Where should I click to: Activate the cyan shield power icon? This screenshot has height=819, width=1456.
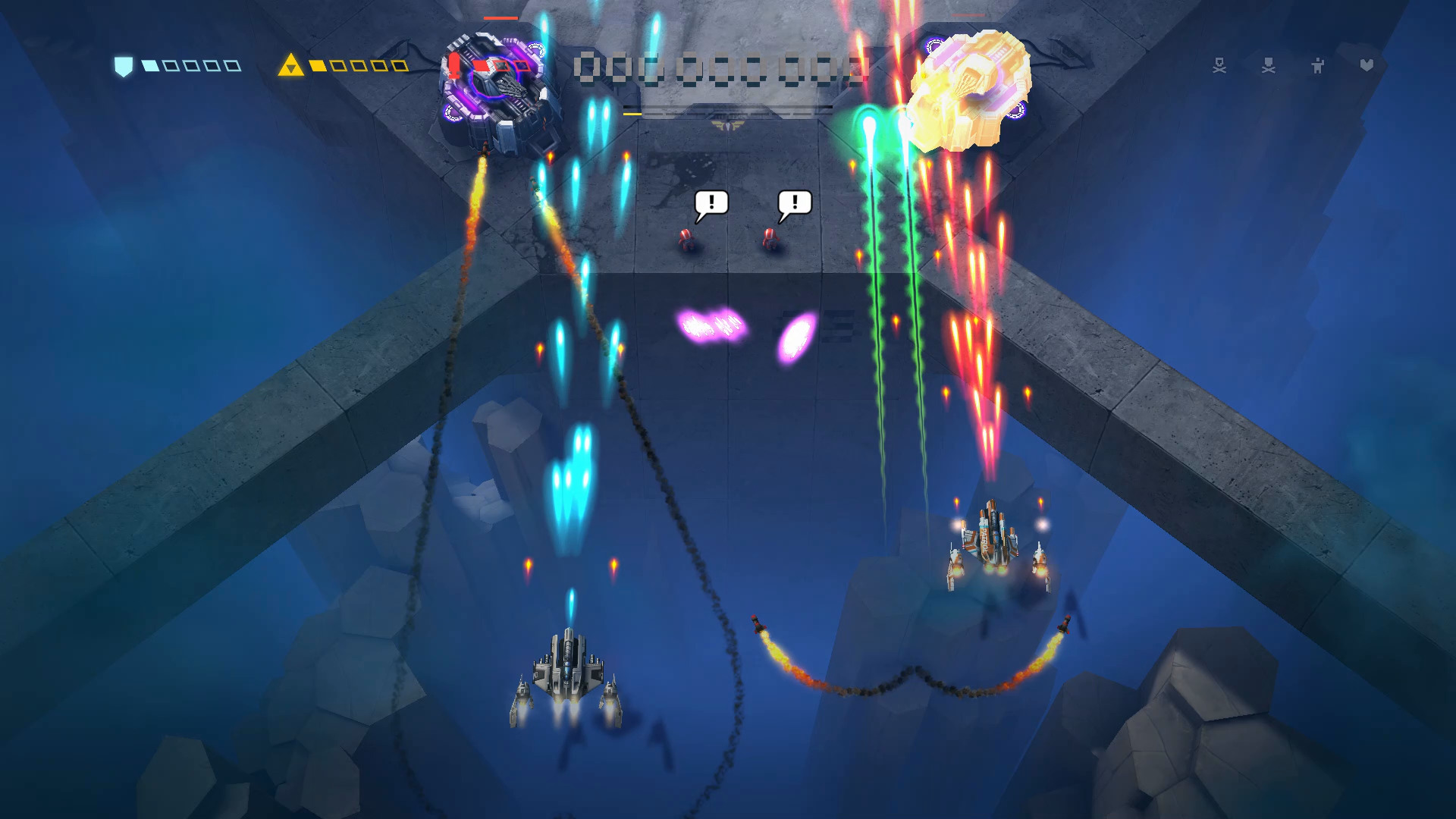[123, 67]
